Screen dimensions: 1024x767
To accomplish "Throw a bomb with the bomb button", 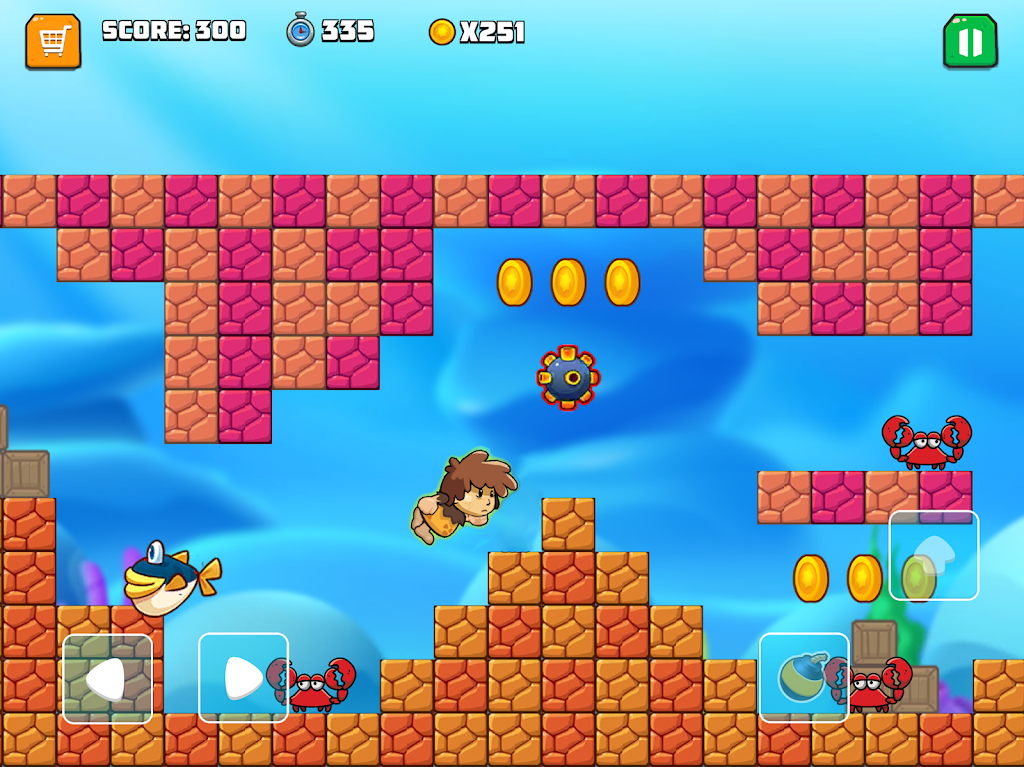I will click(804, 677).
